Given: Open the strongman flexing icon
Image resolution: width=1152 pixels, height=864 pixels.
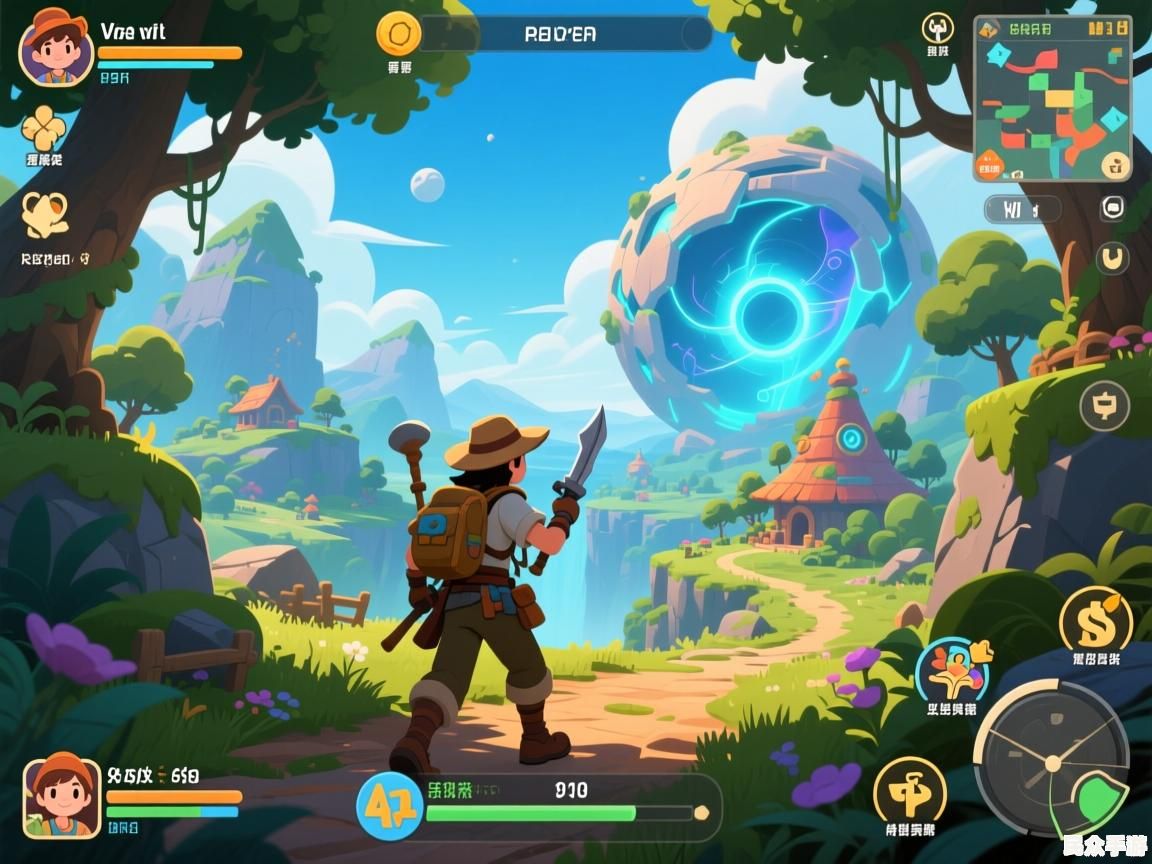Looking at the screenshot, I should [937, 28].
